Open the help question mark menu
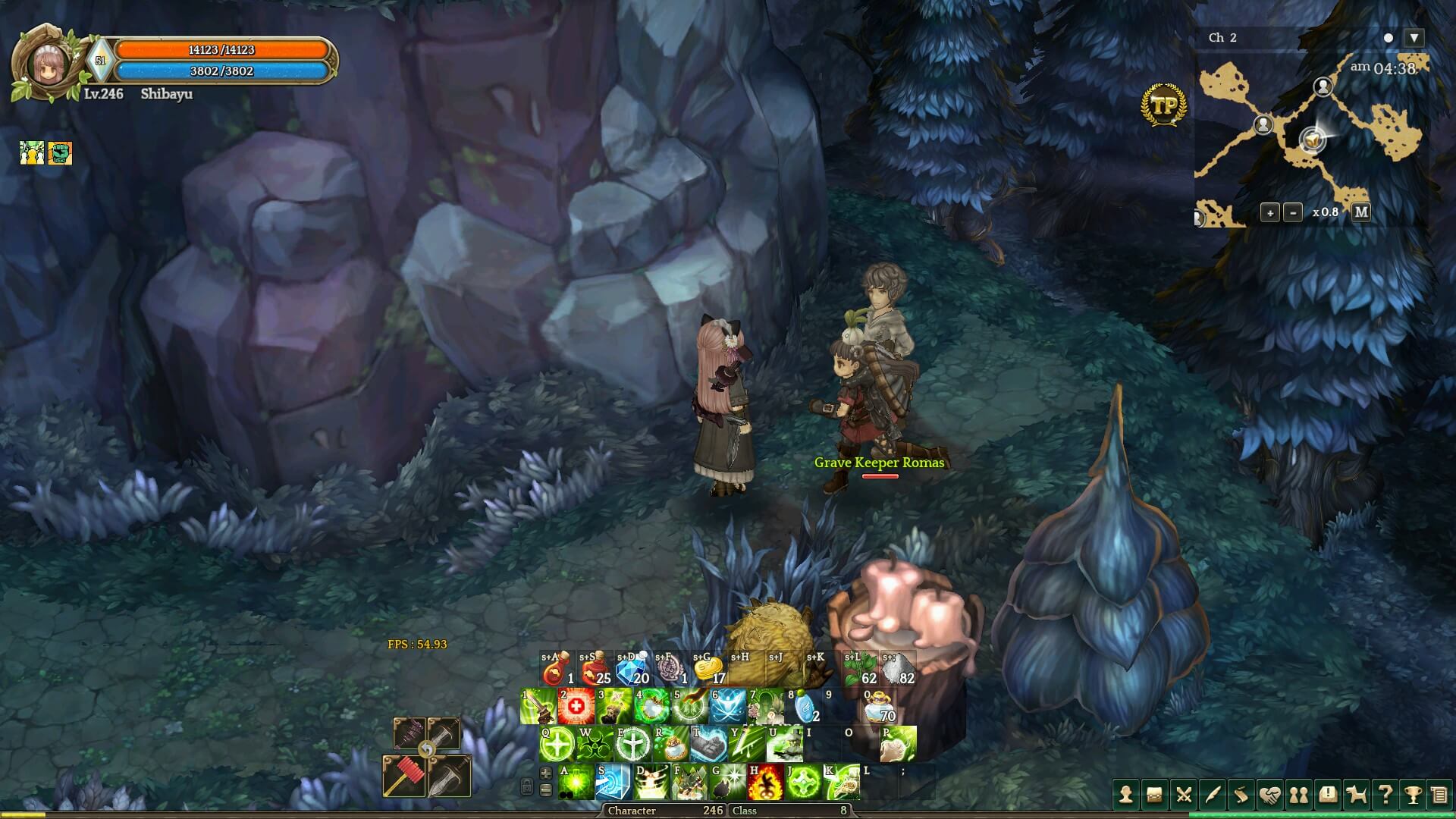The height and width of the screenshot is (819, 1456). tap(1385, 795)
